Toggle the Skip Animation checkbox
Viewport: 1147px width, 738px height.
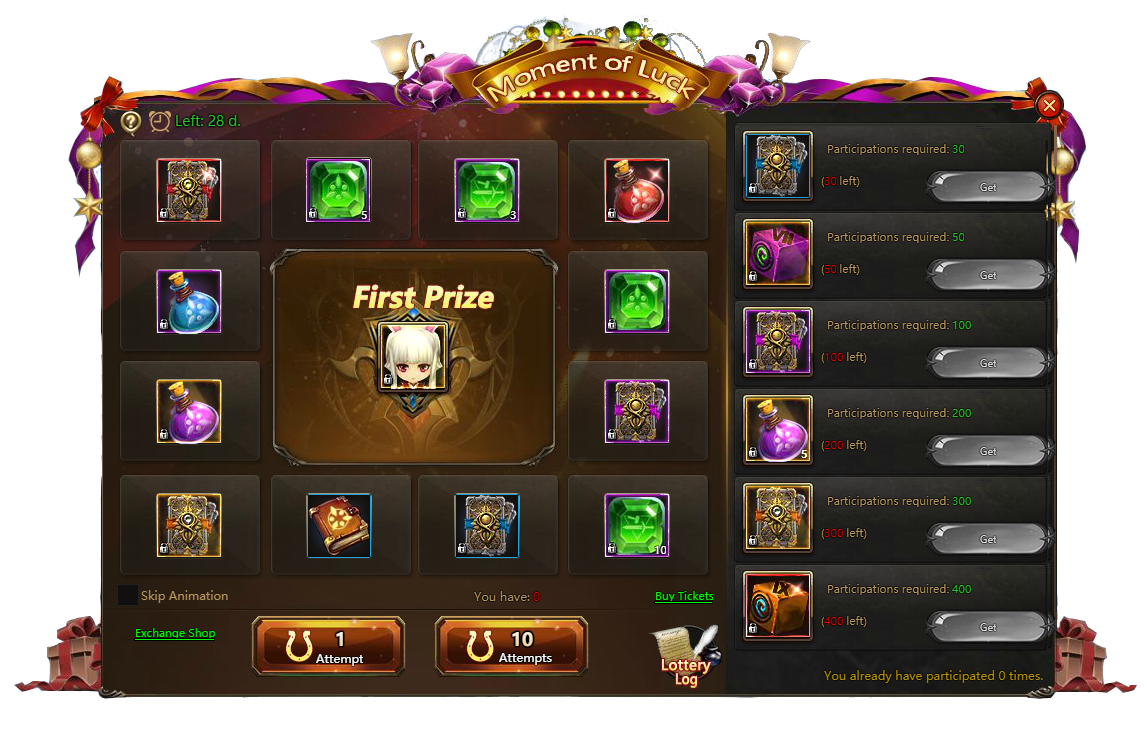[128, 596]
